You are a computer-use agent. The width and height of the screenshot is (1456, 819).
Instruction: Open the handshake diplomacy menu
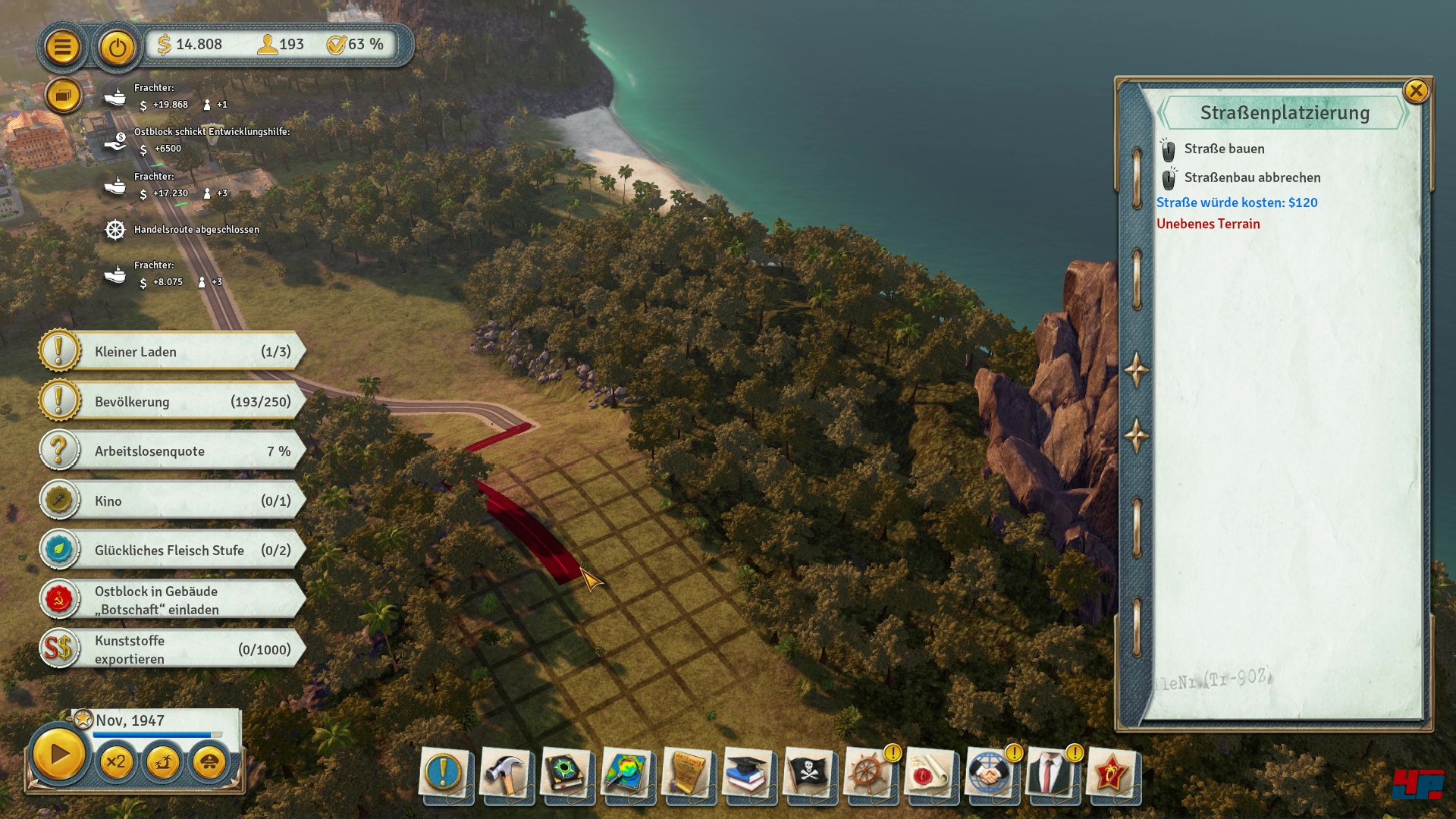(990, 773)
